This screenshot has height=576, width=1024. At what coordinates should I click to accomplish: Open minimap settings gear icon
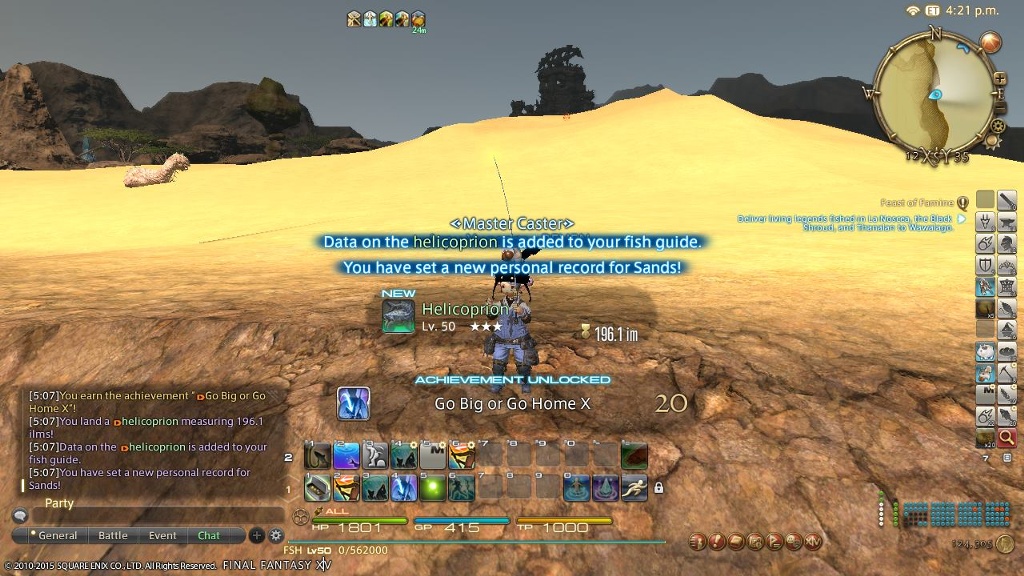pyautogui.click(x=995, y=127)
